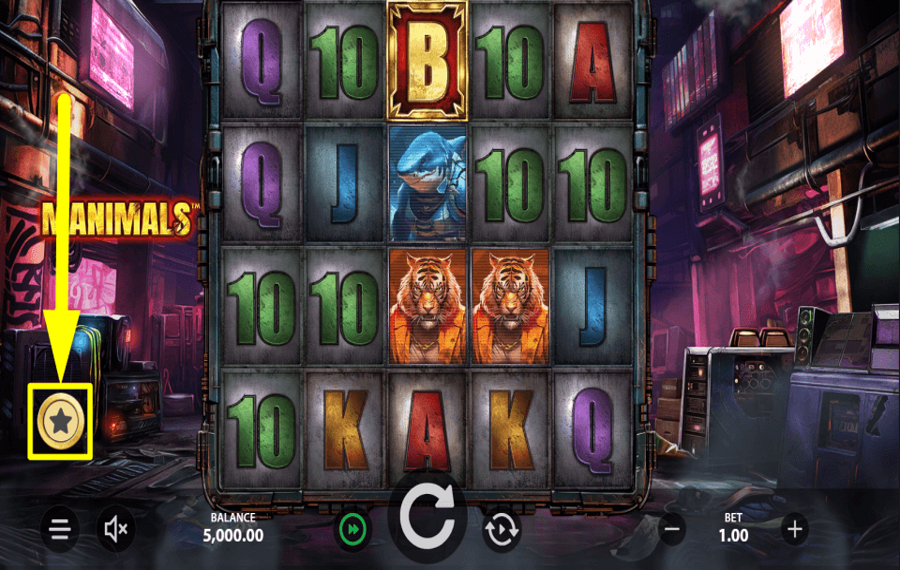This screenshot has height=570, width=900.
Task: Open the hamburger menu
Action: 60,529
